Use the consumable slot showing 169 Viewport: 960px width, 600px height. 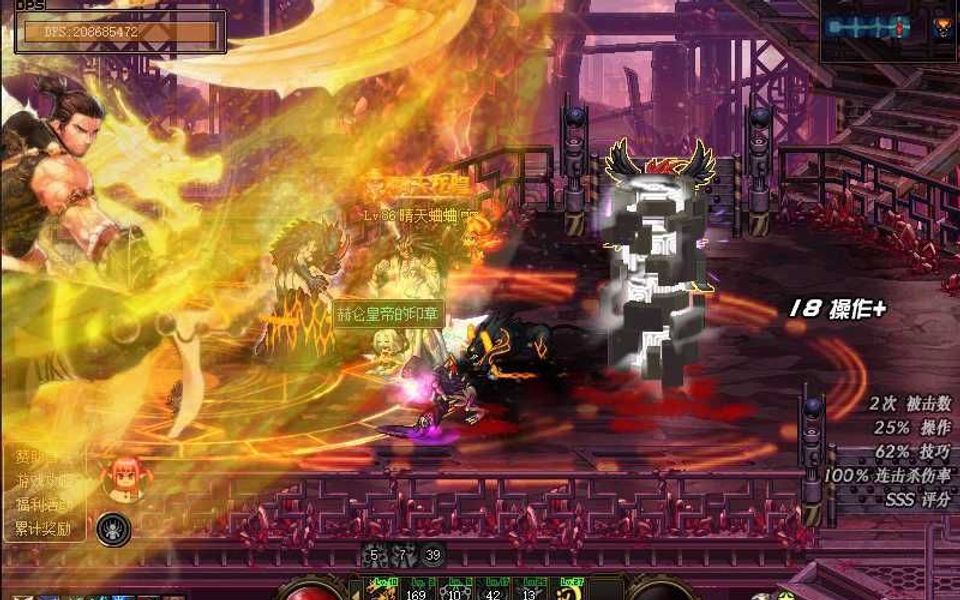[415, 589]
